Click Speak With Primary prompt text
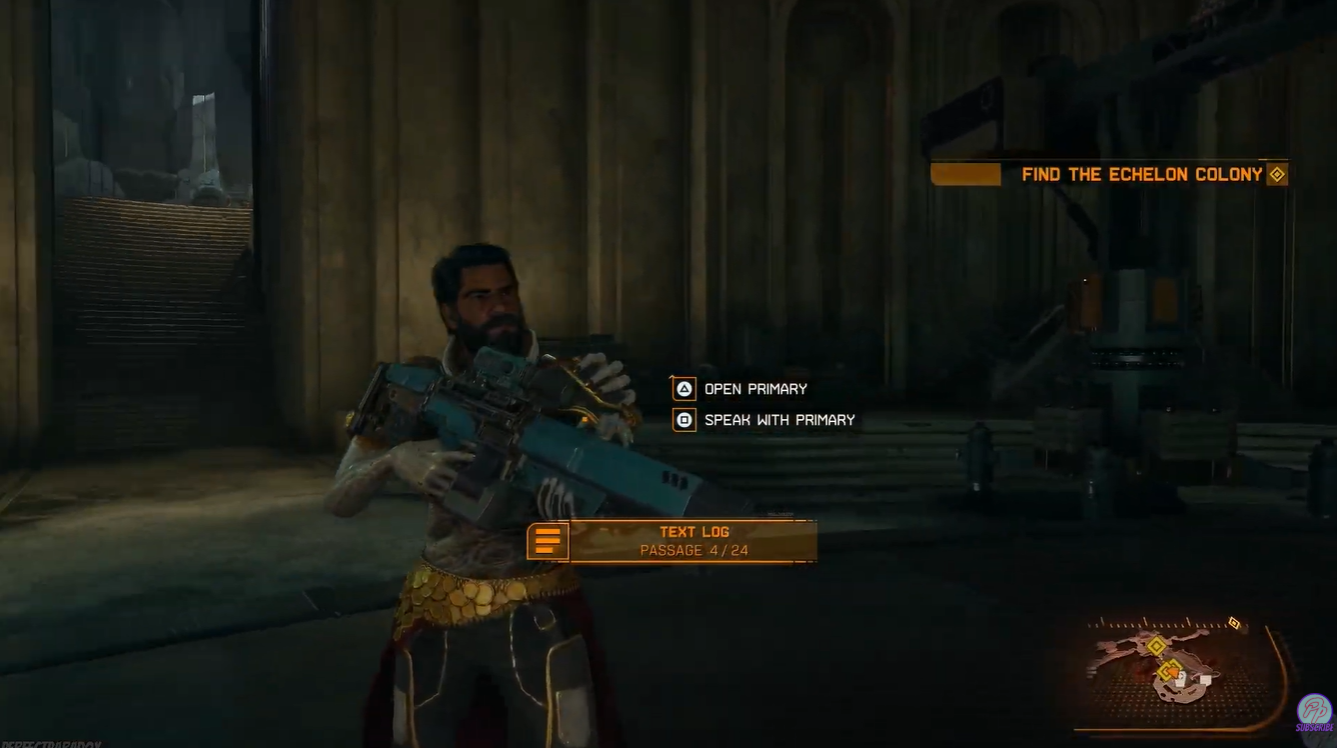The image size is (1337, 748). click(781, 420)
